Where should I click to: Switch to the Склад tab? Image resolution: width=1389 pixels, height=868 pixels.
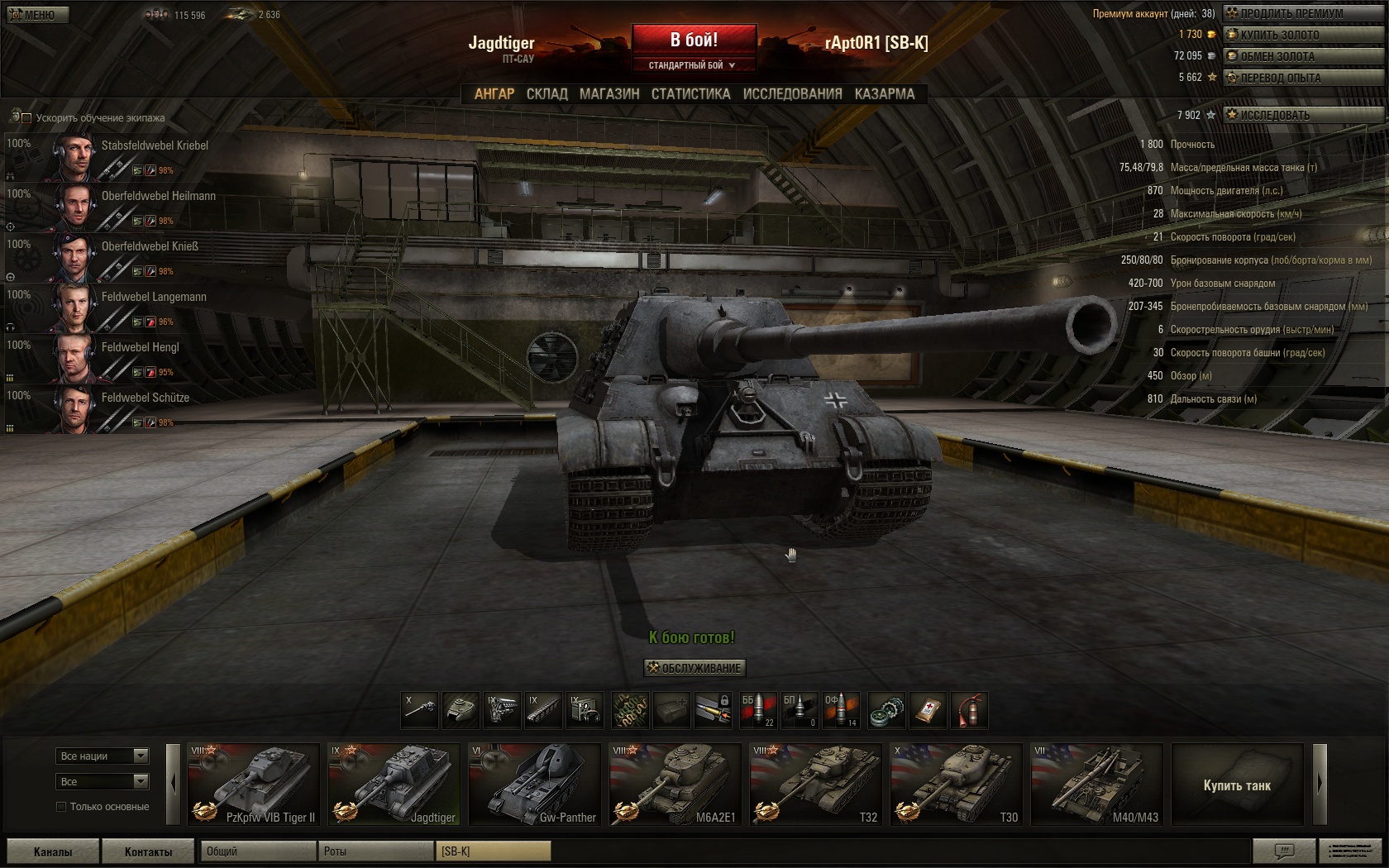click(547, 94)
